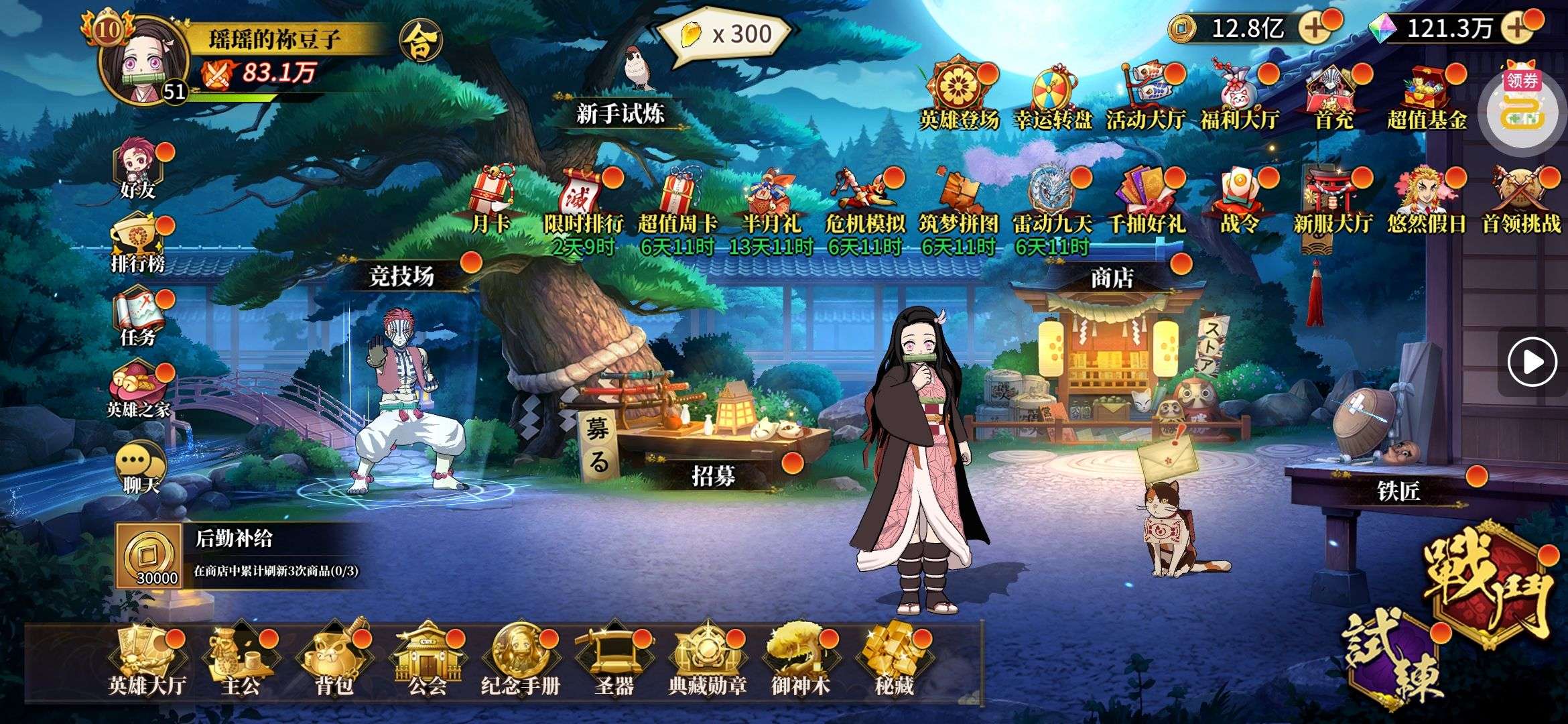
Task: Enter the 竞技场 arena
Action: 402,276
